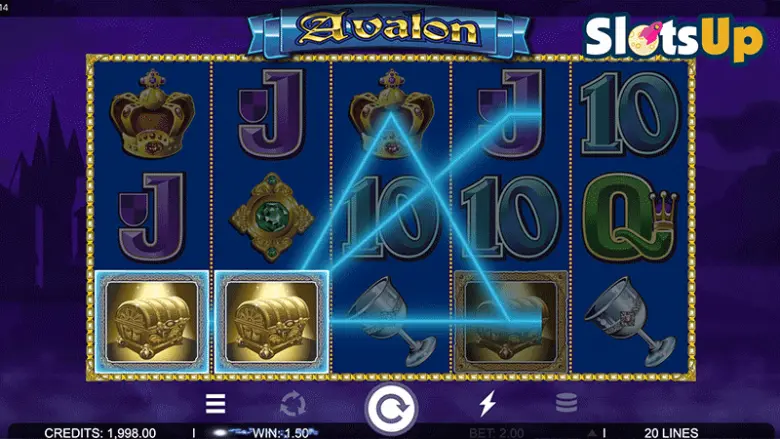Activate the autoplay arrows icon

pyautogui.click(x=292, y=404)
